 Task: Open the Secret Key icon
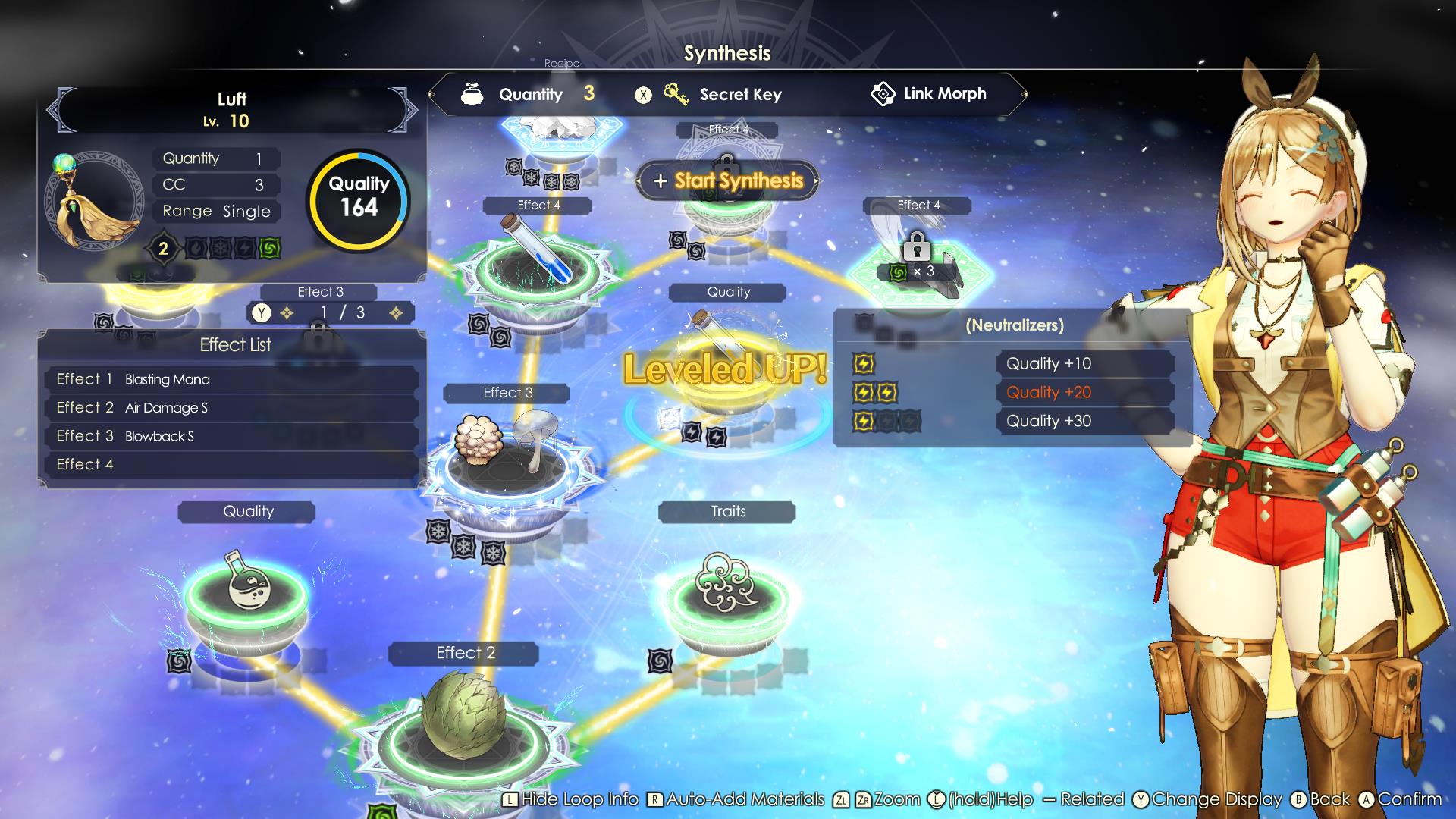(677, 94)
